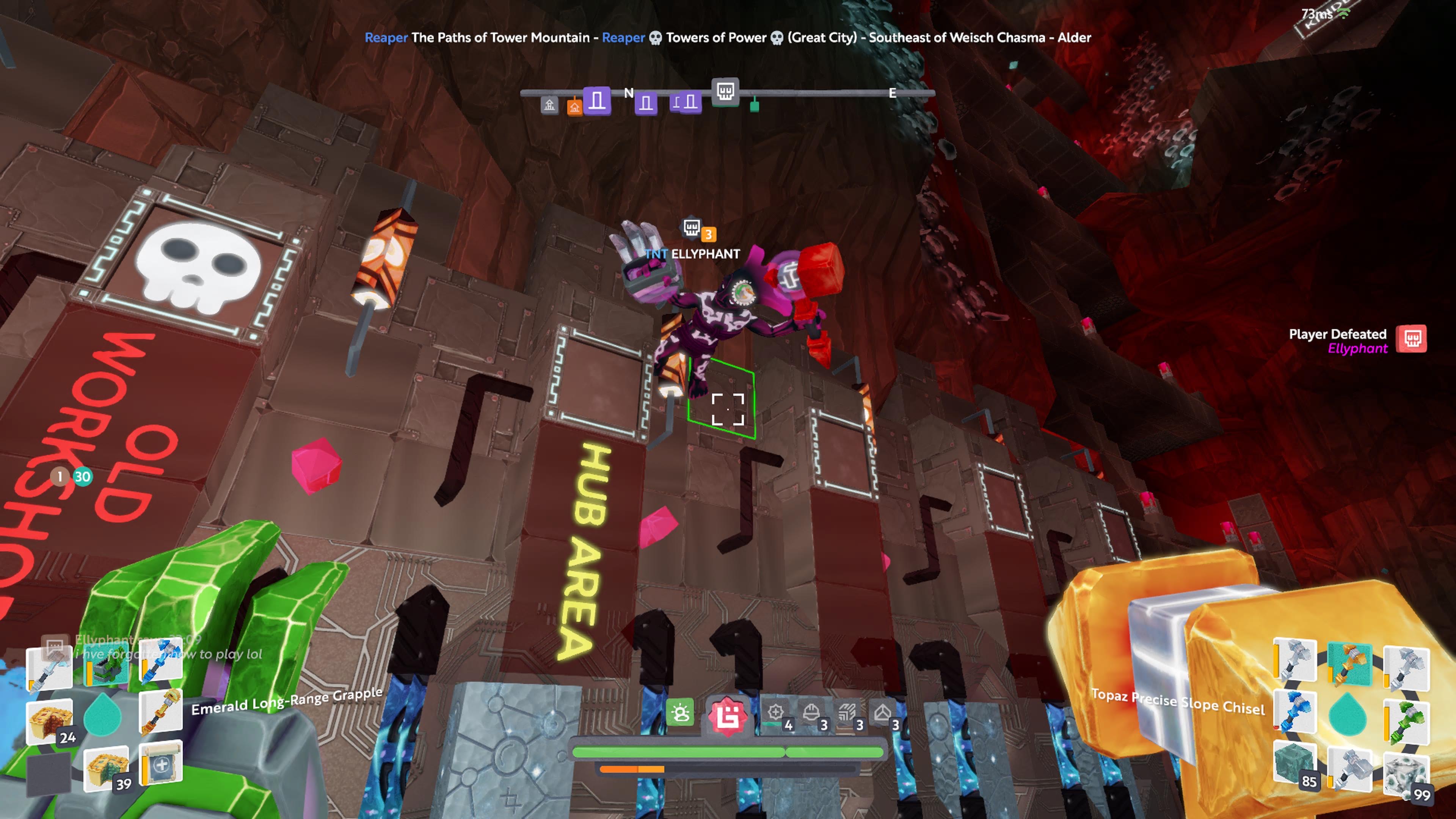Click the orange home beacon compass marker

coord(574,106)
